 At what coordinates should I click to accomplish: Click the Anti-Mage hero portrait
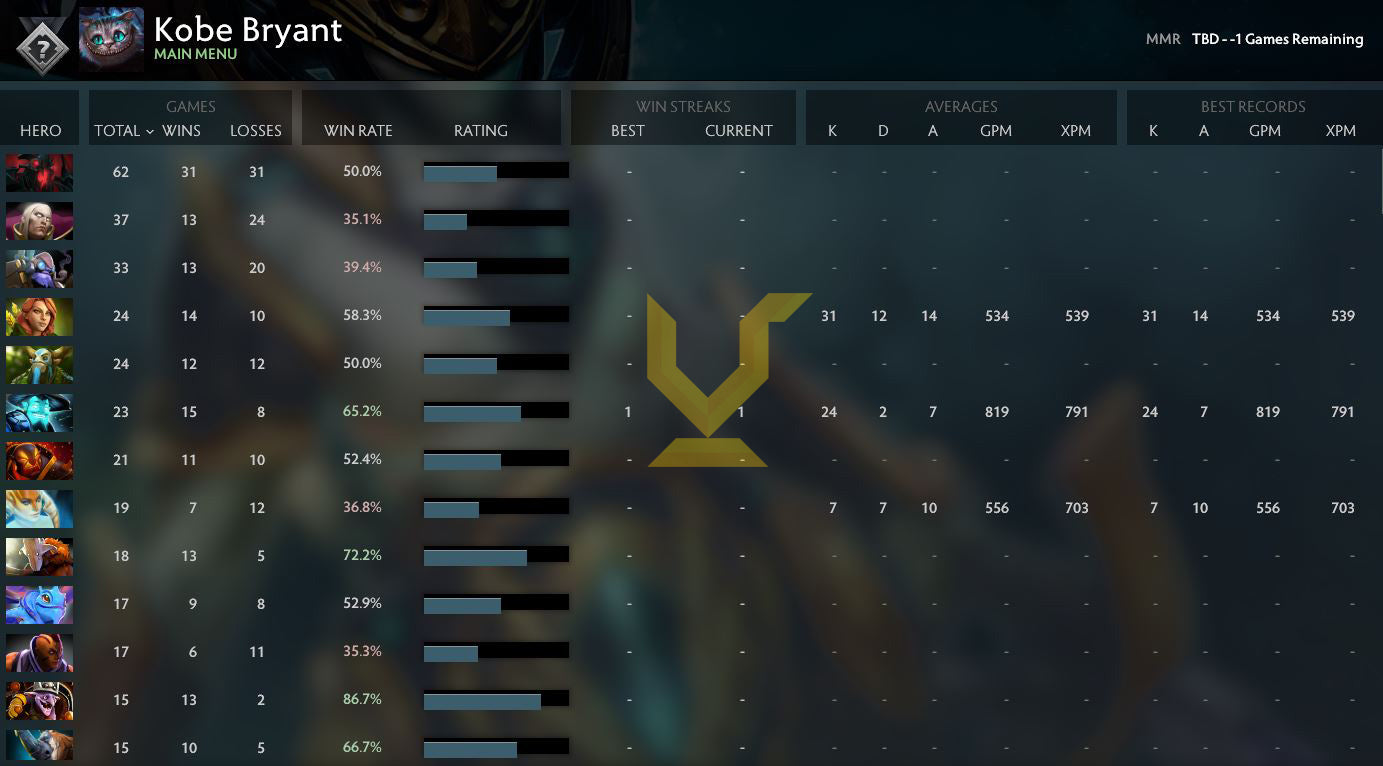point(40,651)
